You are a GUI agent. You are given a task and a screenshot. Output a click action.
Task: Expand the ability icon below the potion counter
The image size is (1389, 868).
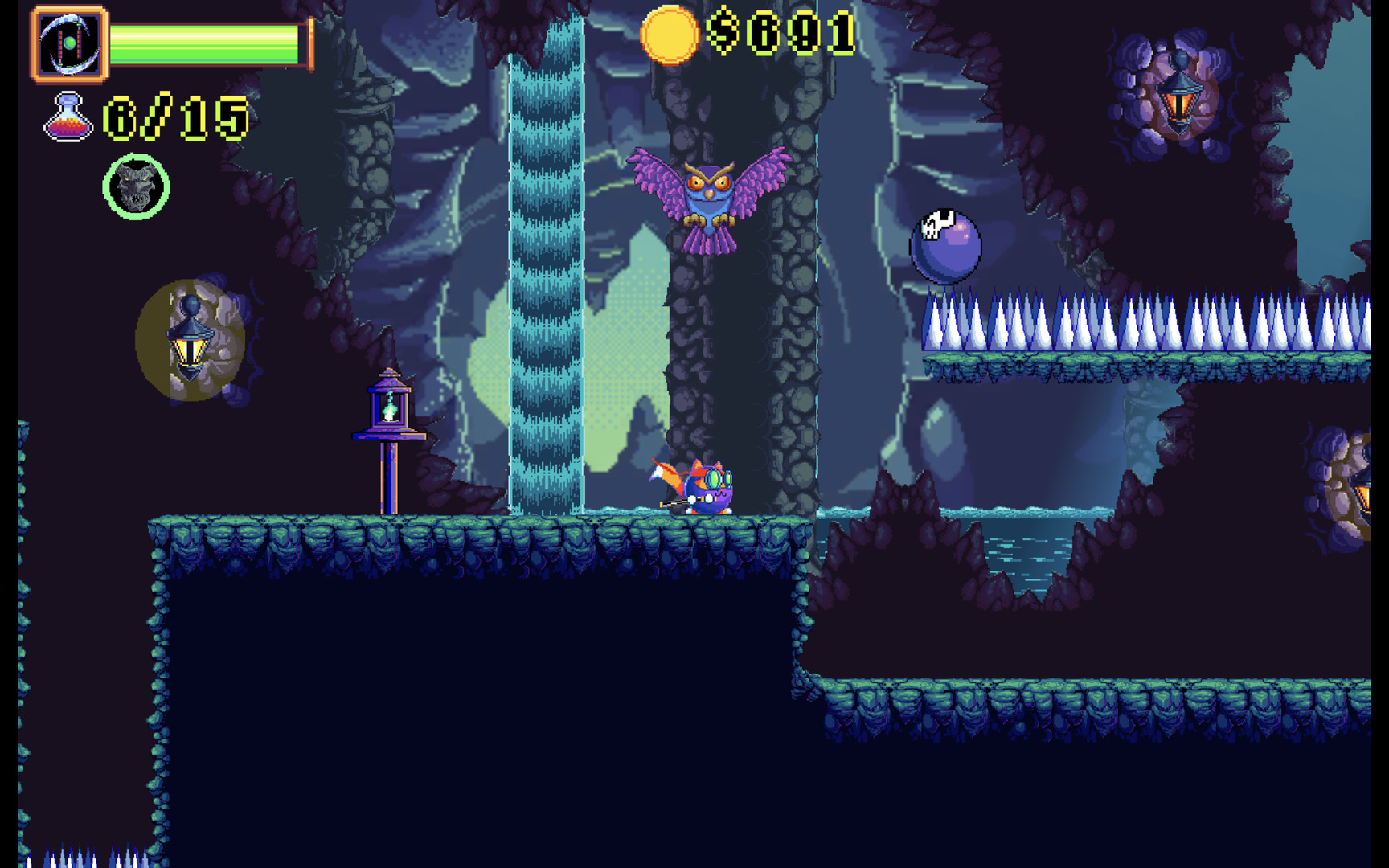(135, 186)
